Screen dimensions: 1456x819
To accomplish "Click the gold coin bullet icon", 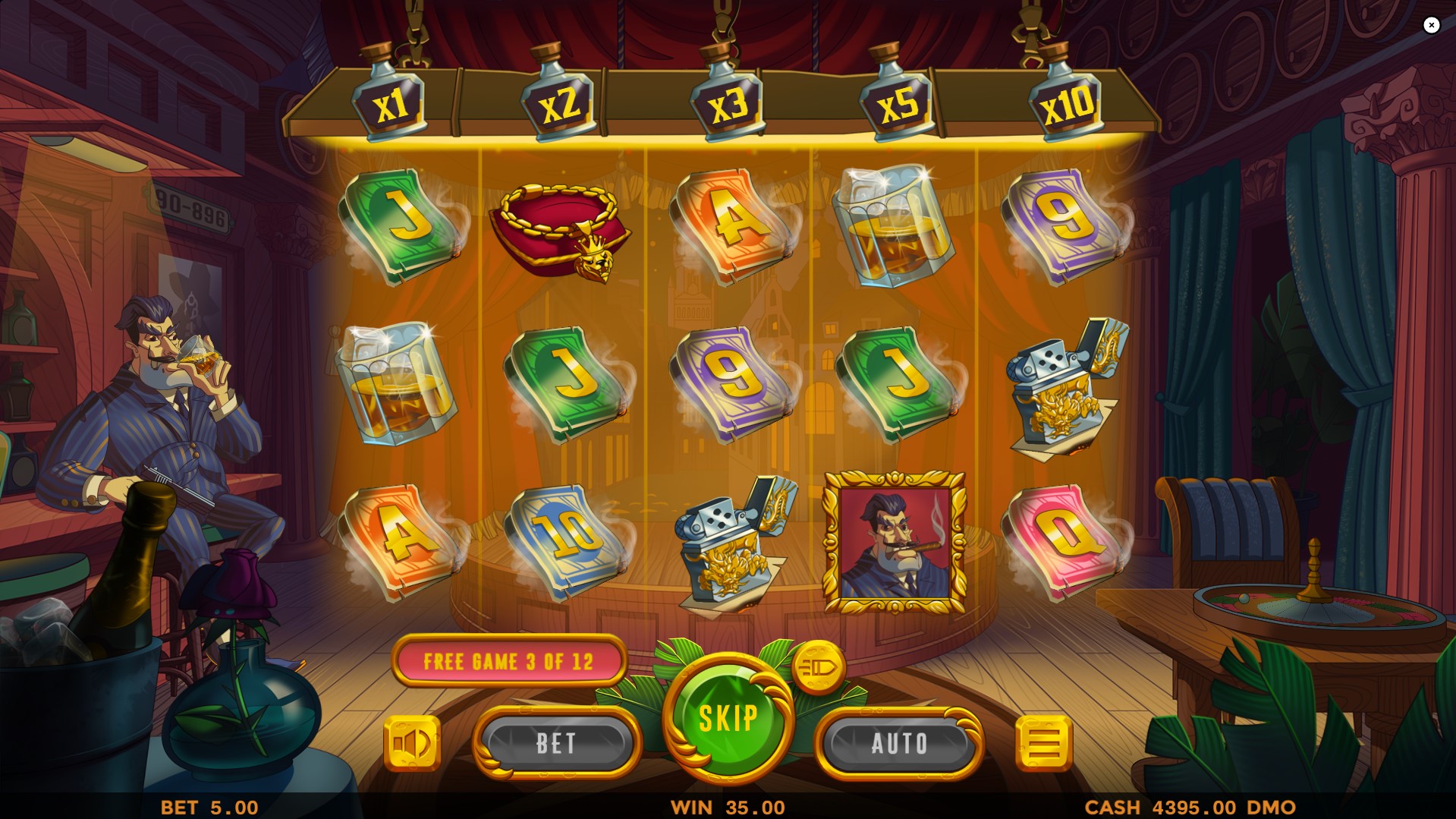I will tap(817, 667).
